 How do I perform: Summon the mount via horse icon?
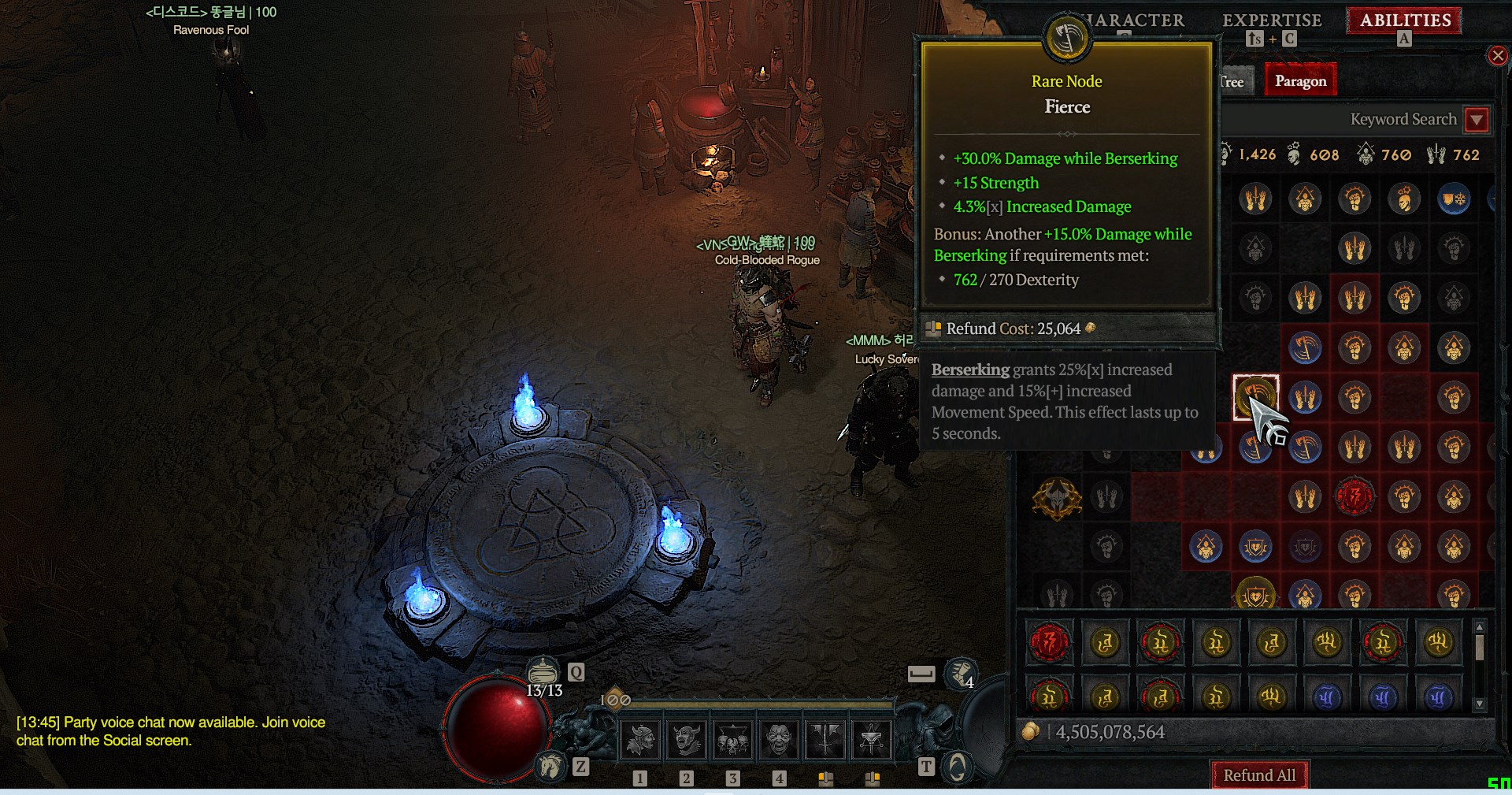[551, 766]
